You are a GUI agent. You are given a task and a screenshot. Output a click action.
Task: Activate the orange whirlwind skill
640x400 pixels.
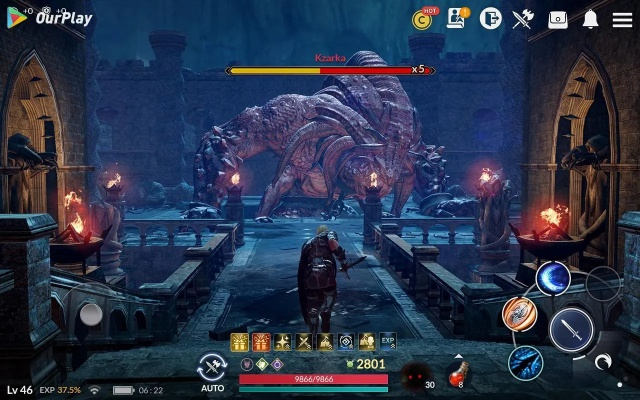tap(519, 314)
